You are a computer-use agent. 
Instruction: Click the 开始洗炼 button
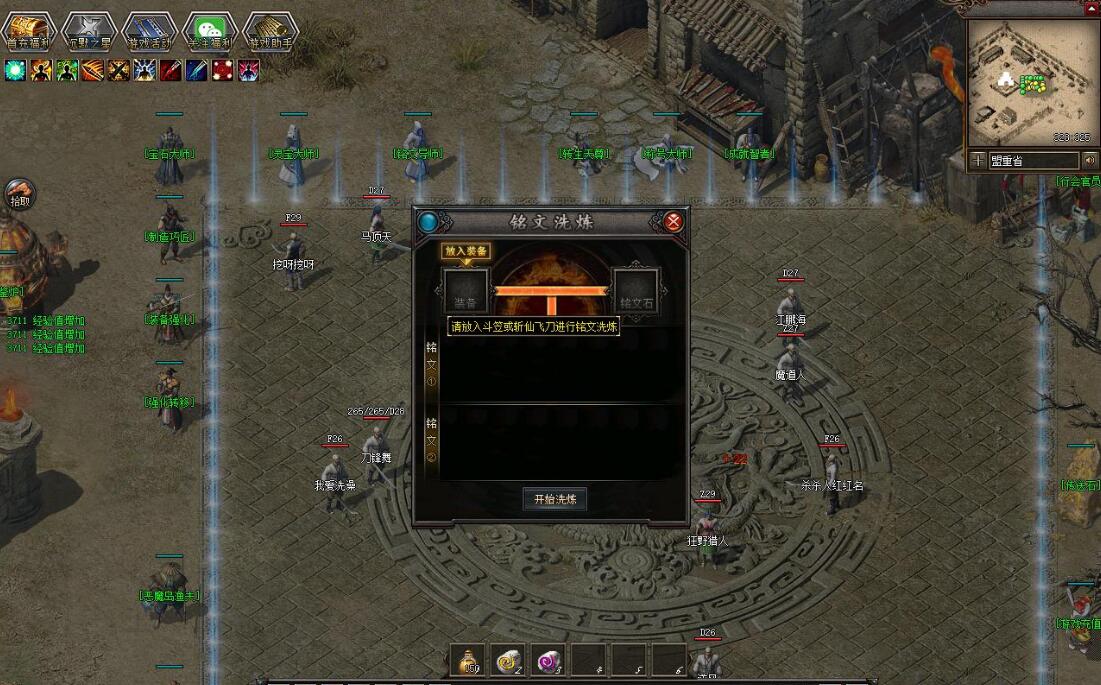pyautogui.click(x=555, y=499)
